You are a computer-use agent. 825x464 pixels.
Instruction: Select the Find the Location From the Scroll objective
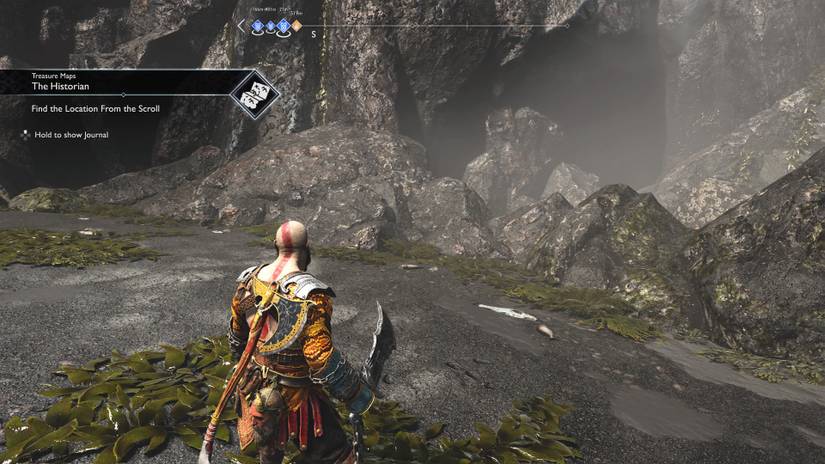coord(95,108)
